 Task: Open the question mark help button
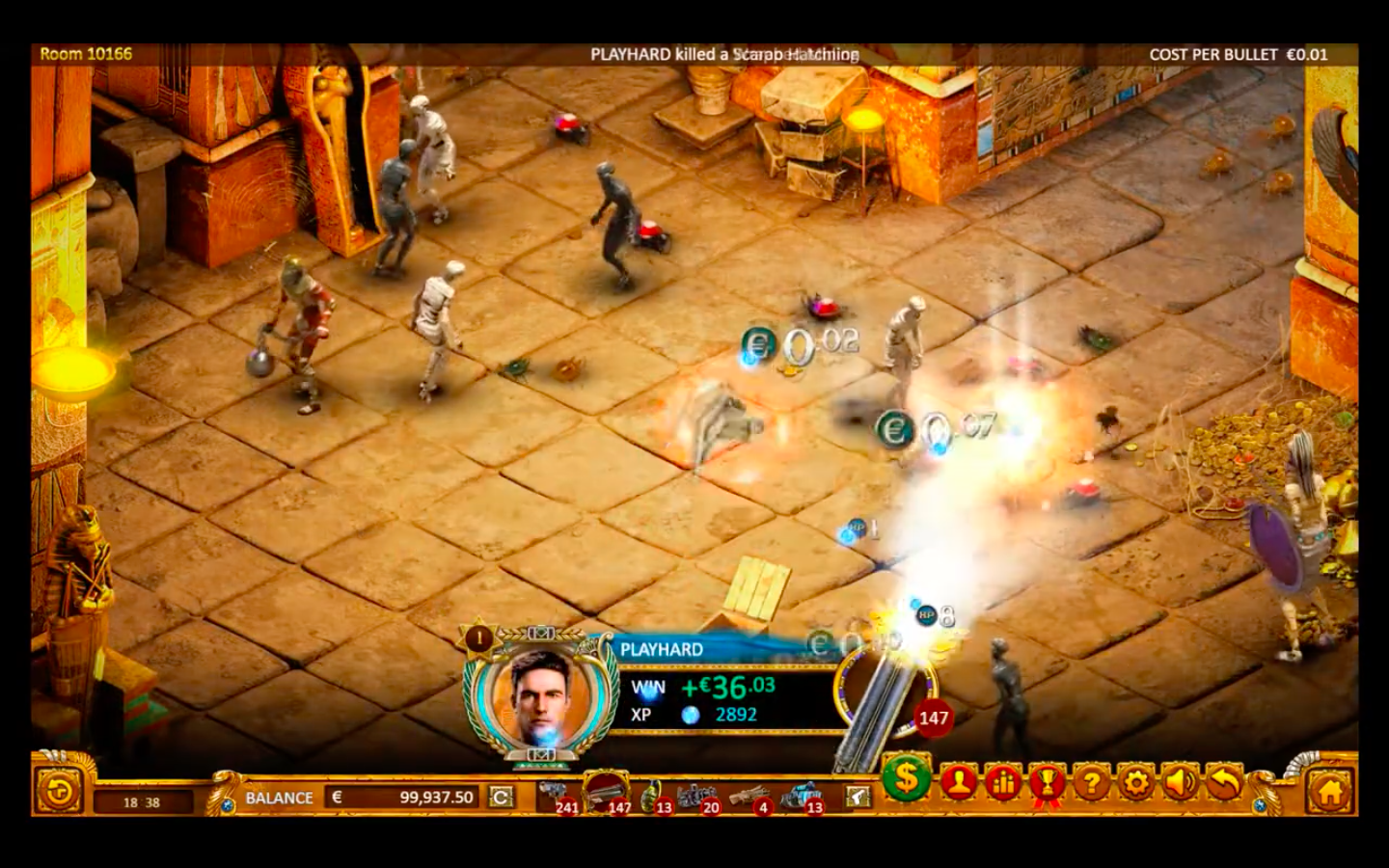[x=1092, y=783]
